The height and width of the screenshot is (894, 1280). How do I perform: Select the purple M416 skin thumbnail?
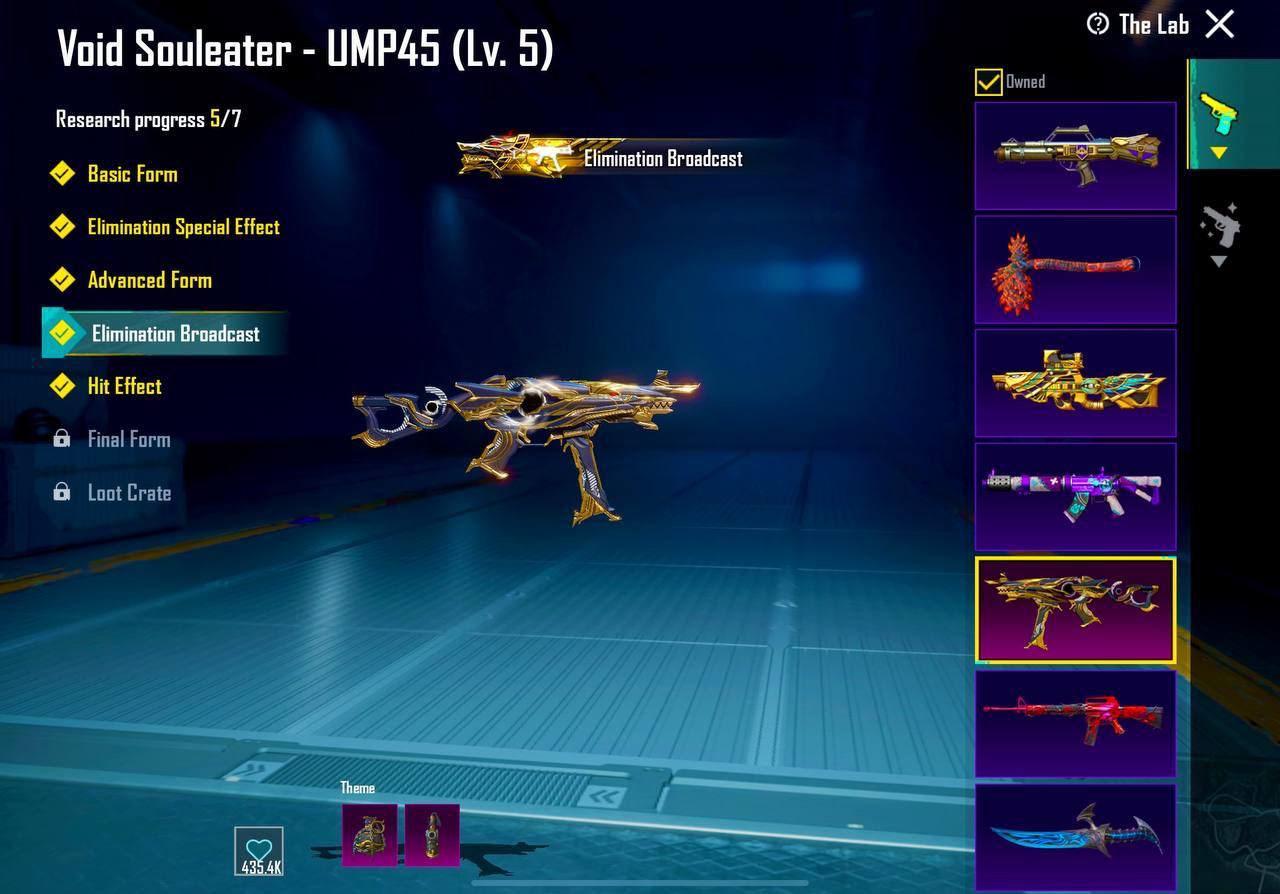point(1075,497)
